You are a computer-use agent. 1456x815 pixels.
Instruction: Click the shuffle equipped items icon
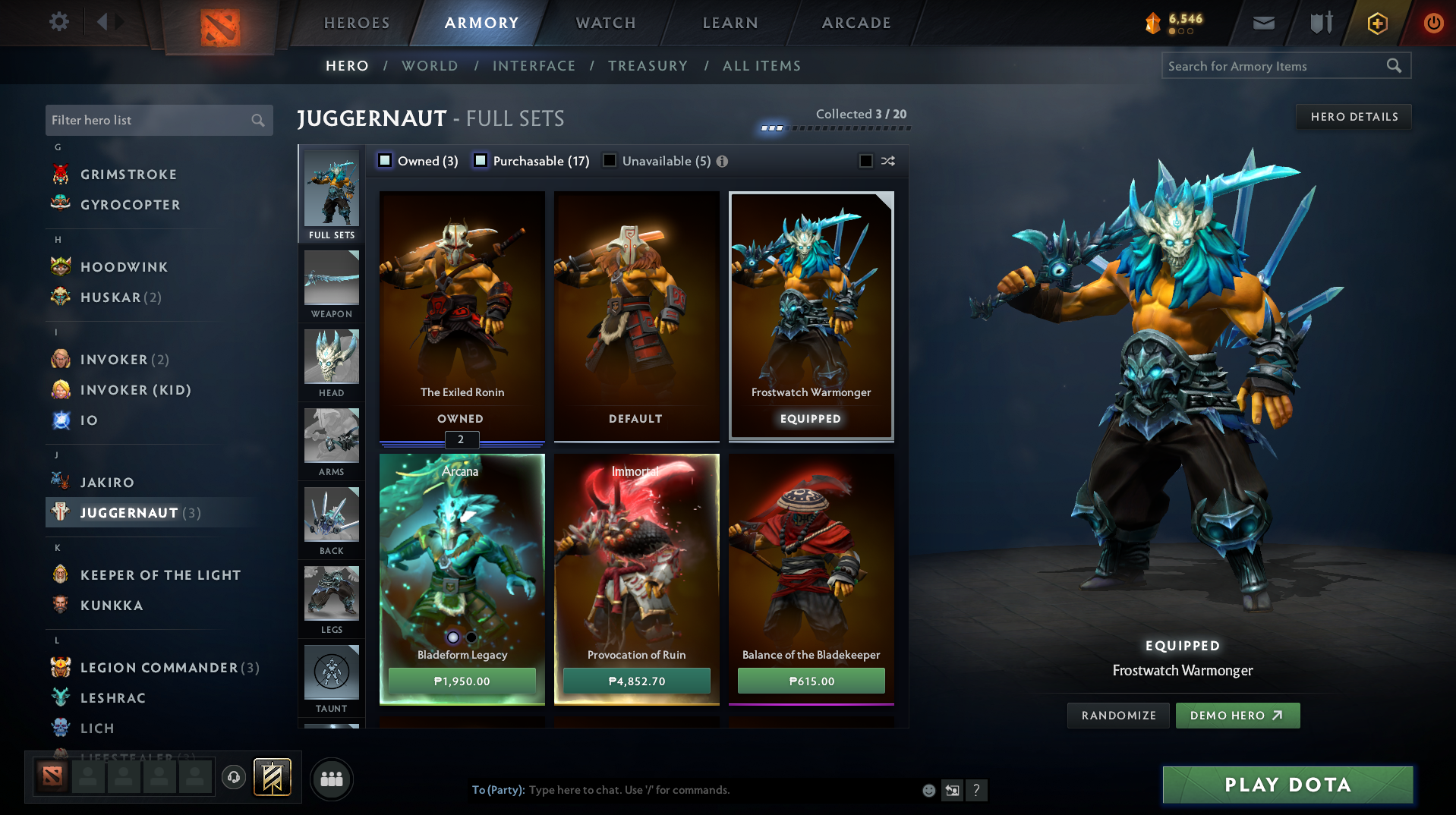point(887,161)
